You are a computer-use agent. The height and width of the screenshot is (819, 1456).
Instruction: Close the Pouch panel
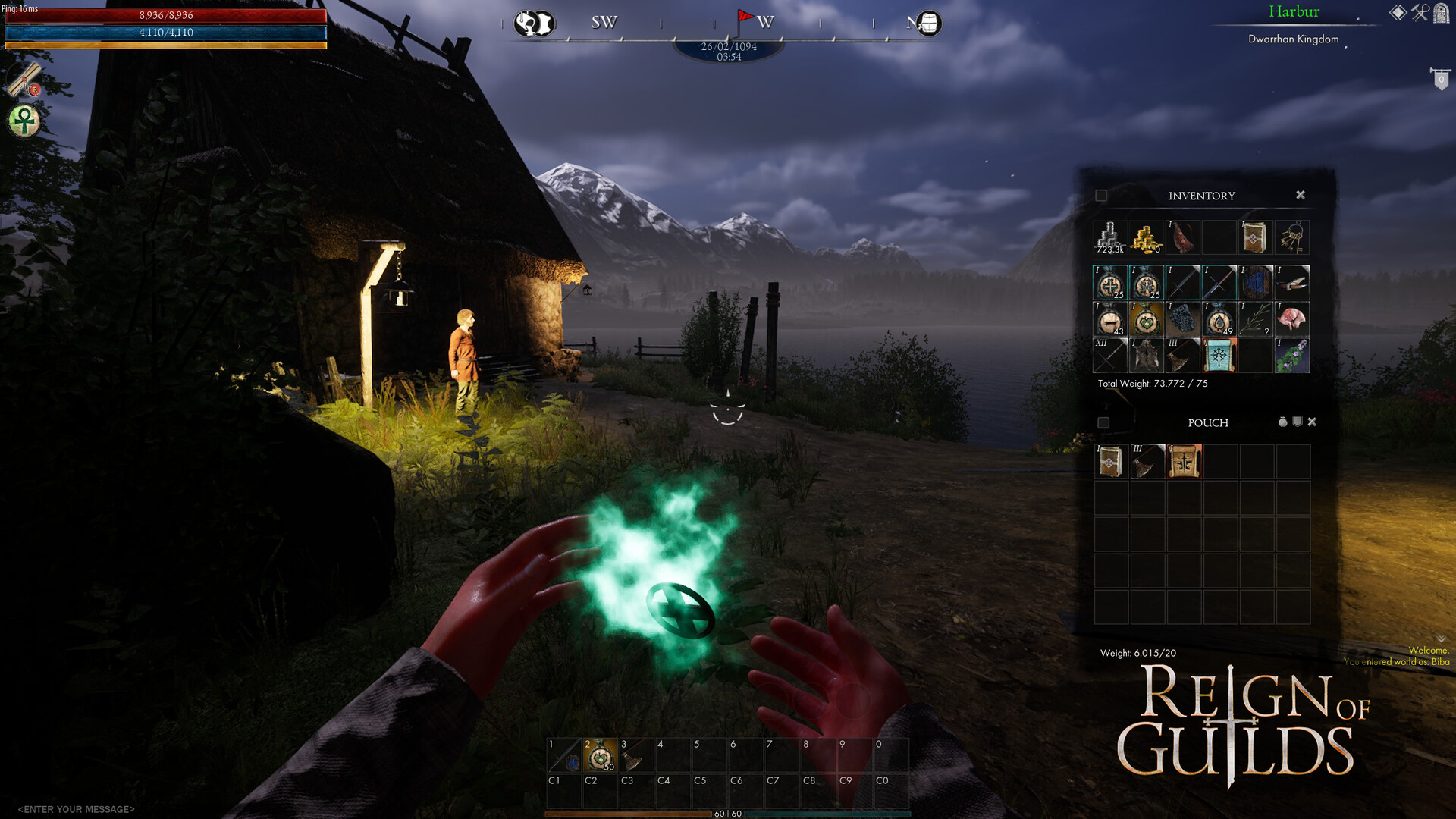tap(1312, 422)
